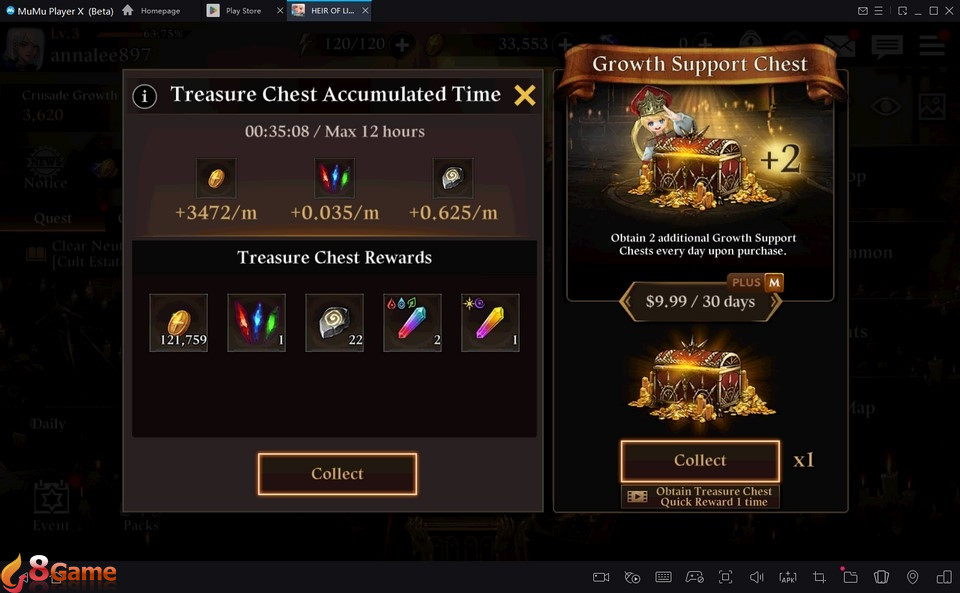Select the light-dark gem reward slot
The image size is (960, 593).
(490, 323)
